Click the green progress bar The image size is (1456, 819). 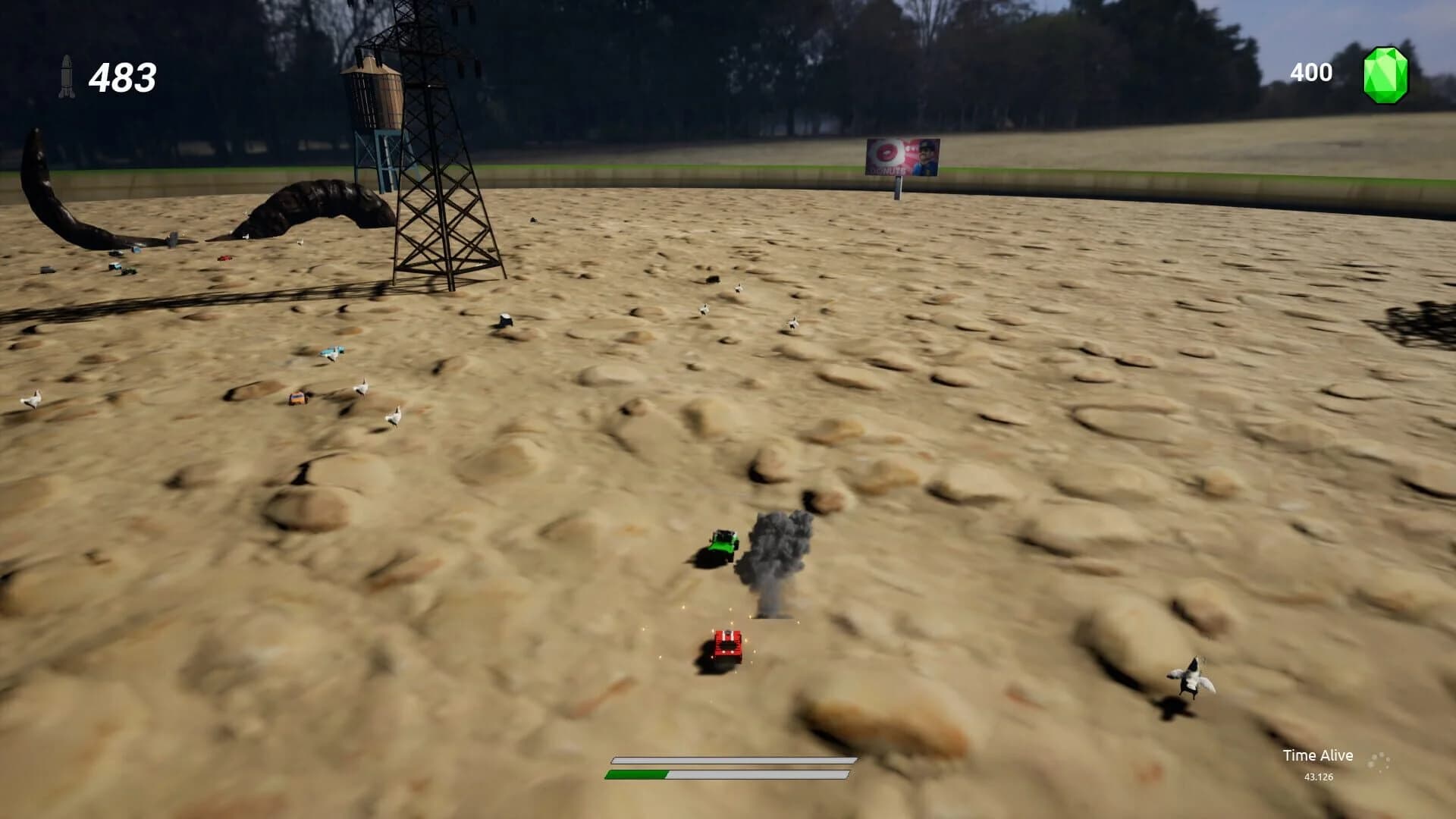pyautogui.click(x=637, y=775)
